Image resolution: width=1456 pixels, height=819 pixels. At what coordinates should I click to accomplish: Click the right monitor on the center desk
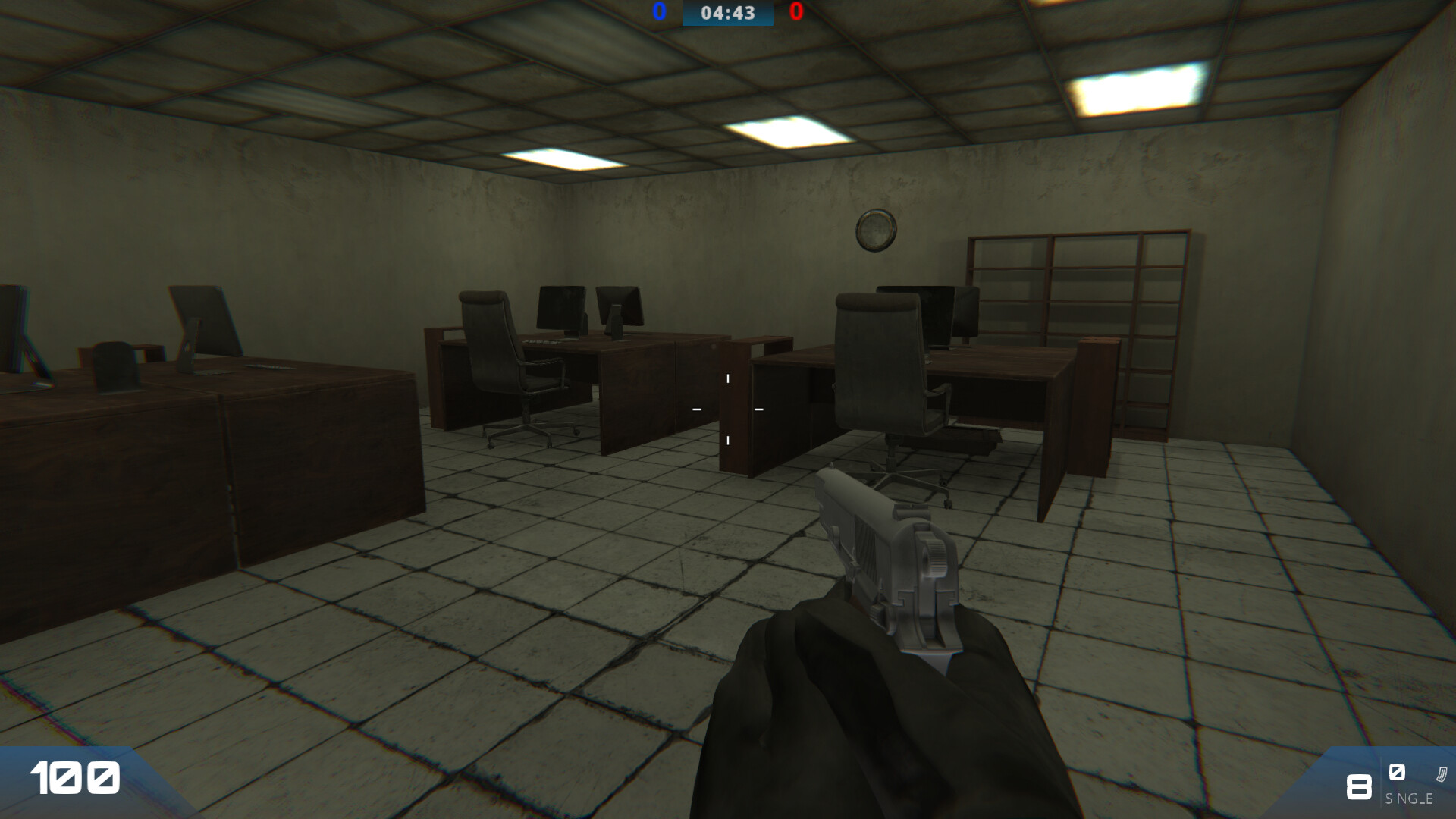pyautogui.click(x=618, y=303)
